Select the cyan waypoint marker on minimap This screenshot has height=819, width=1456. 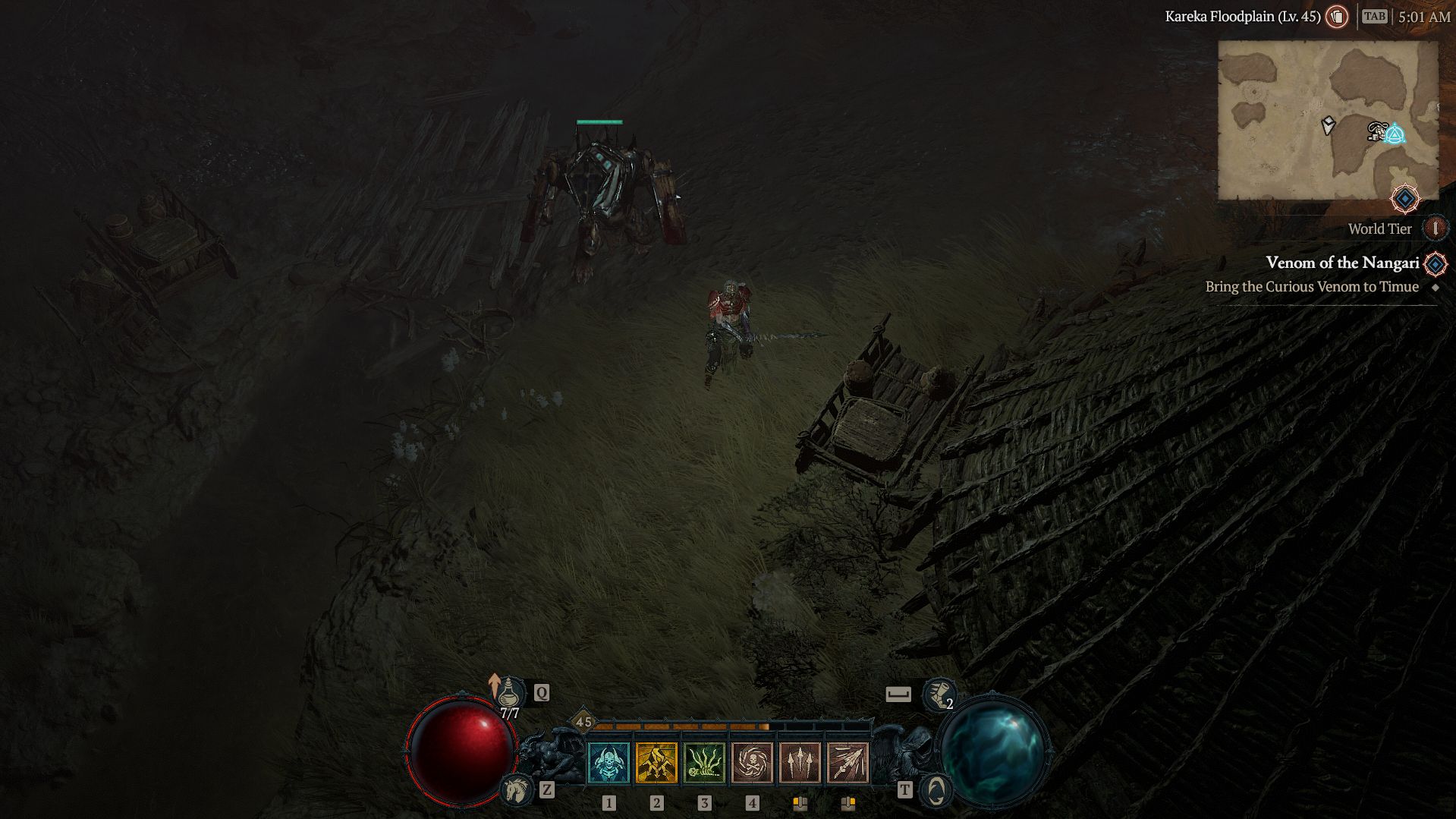click(1395, 135)
